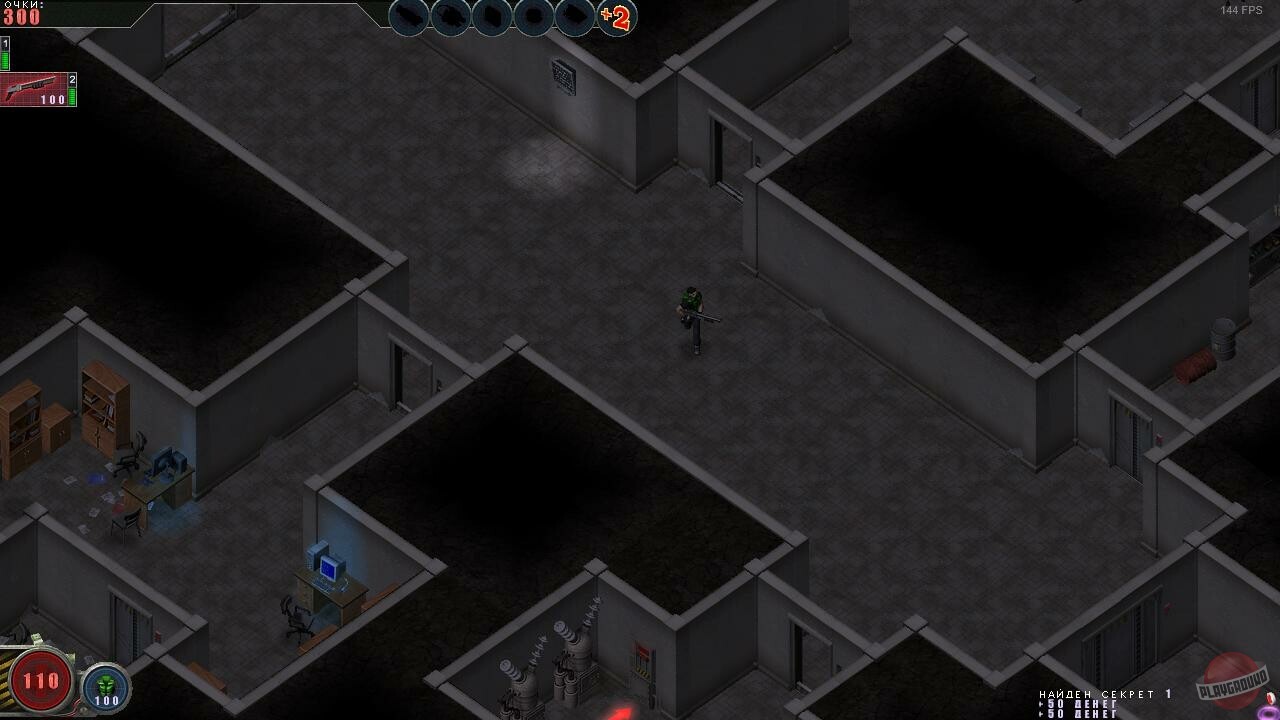Click the red health gauge showing 110
This screenshot has width=1280, height=720.
click(42, 680)
